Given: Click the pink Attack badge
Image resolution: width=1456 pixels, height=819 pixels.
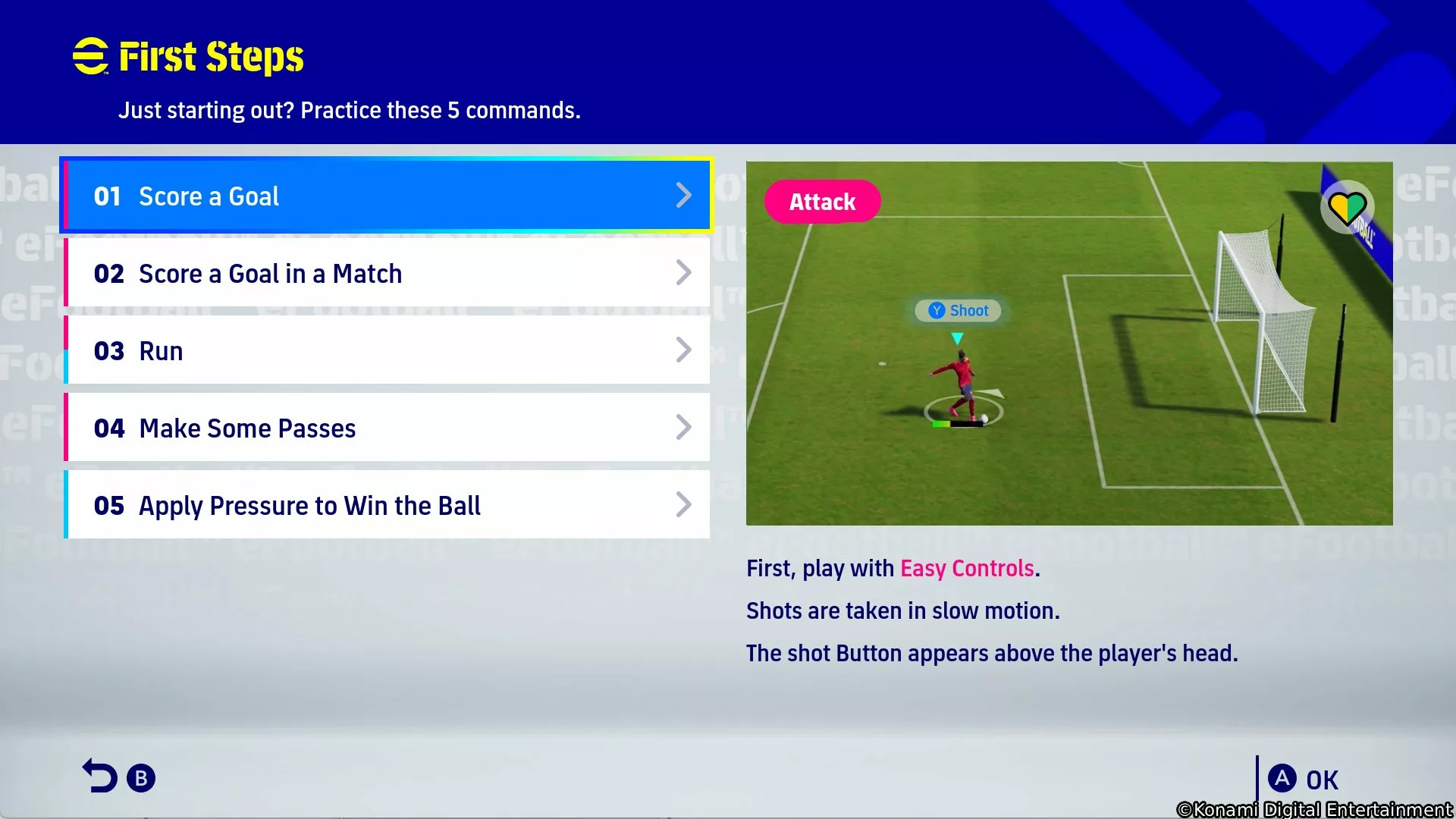Looking at the screenshot, I should click(x=823, y=202).
